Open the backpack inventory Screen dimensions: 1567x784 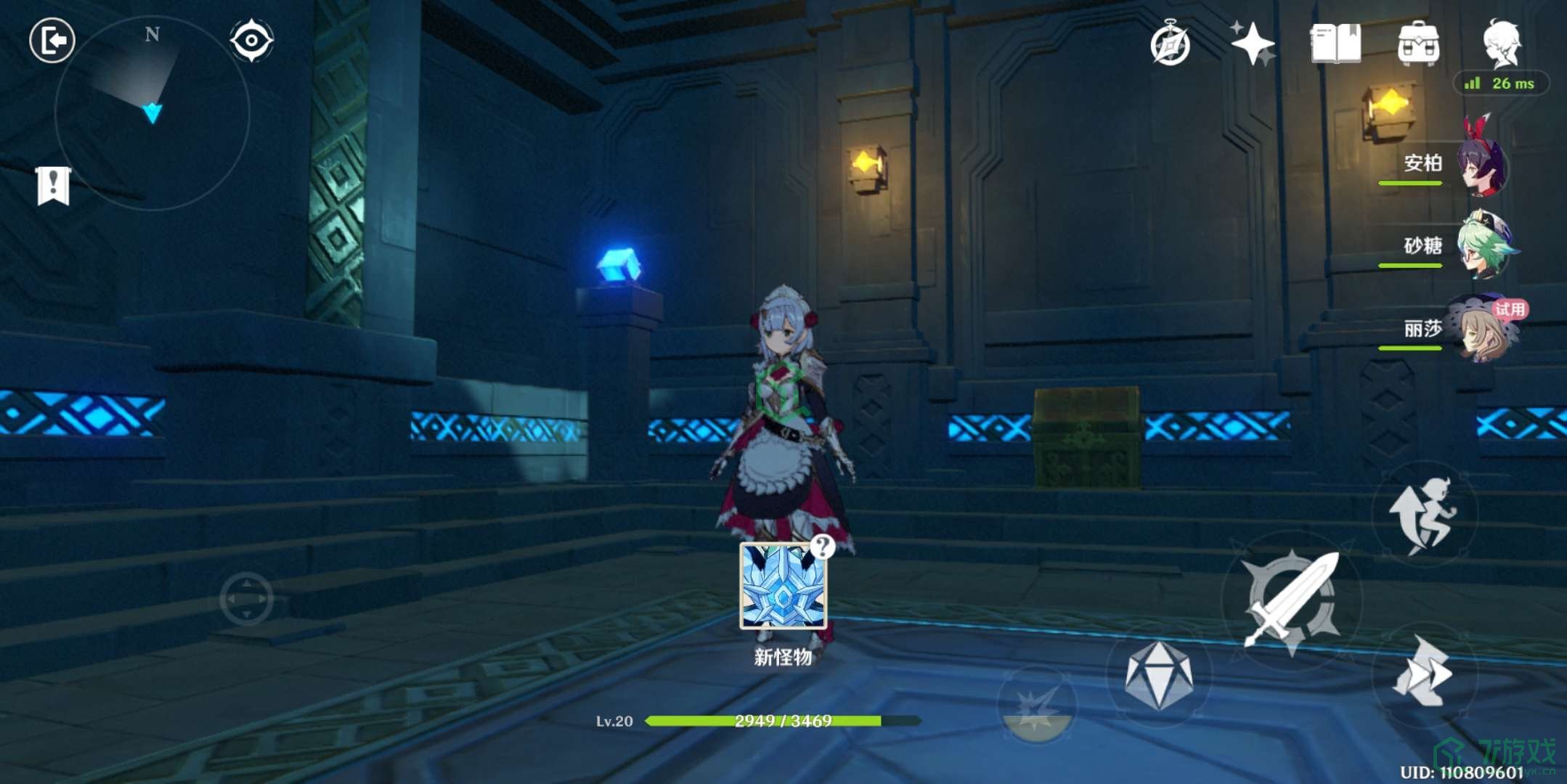coord(1418,44)
